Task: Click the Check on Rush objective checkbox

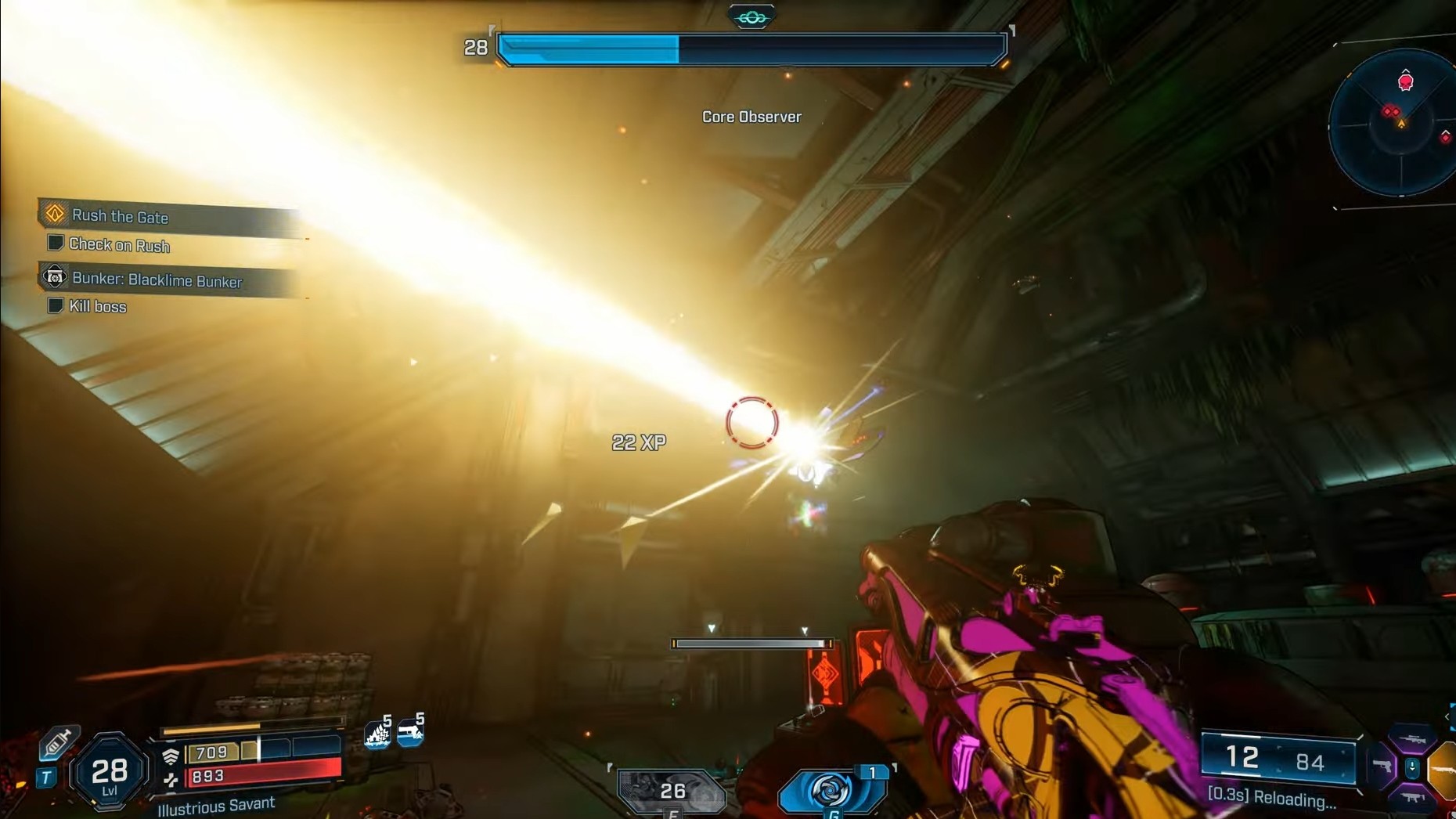Action: [x=56, y=244]
